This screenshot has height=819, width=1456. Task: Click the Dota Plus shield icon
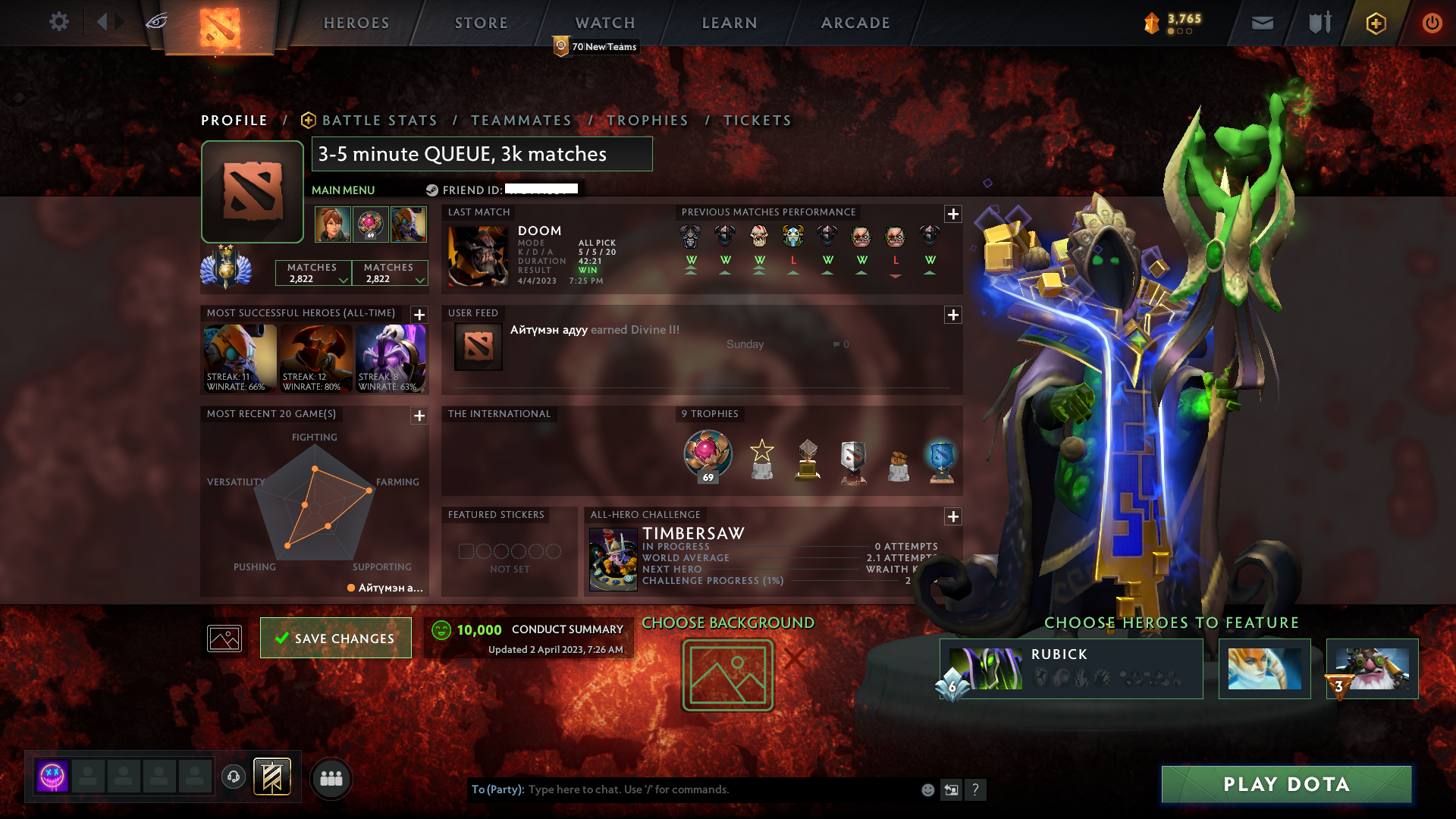(x=1376, y=23)
